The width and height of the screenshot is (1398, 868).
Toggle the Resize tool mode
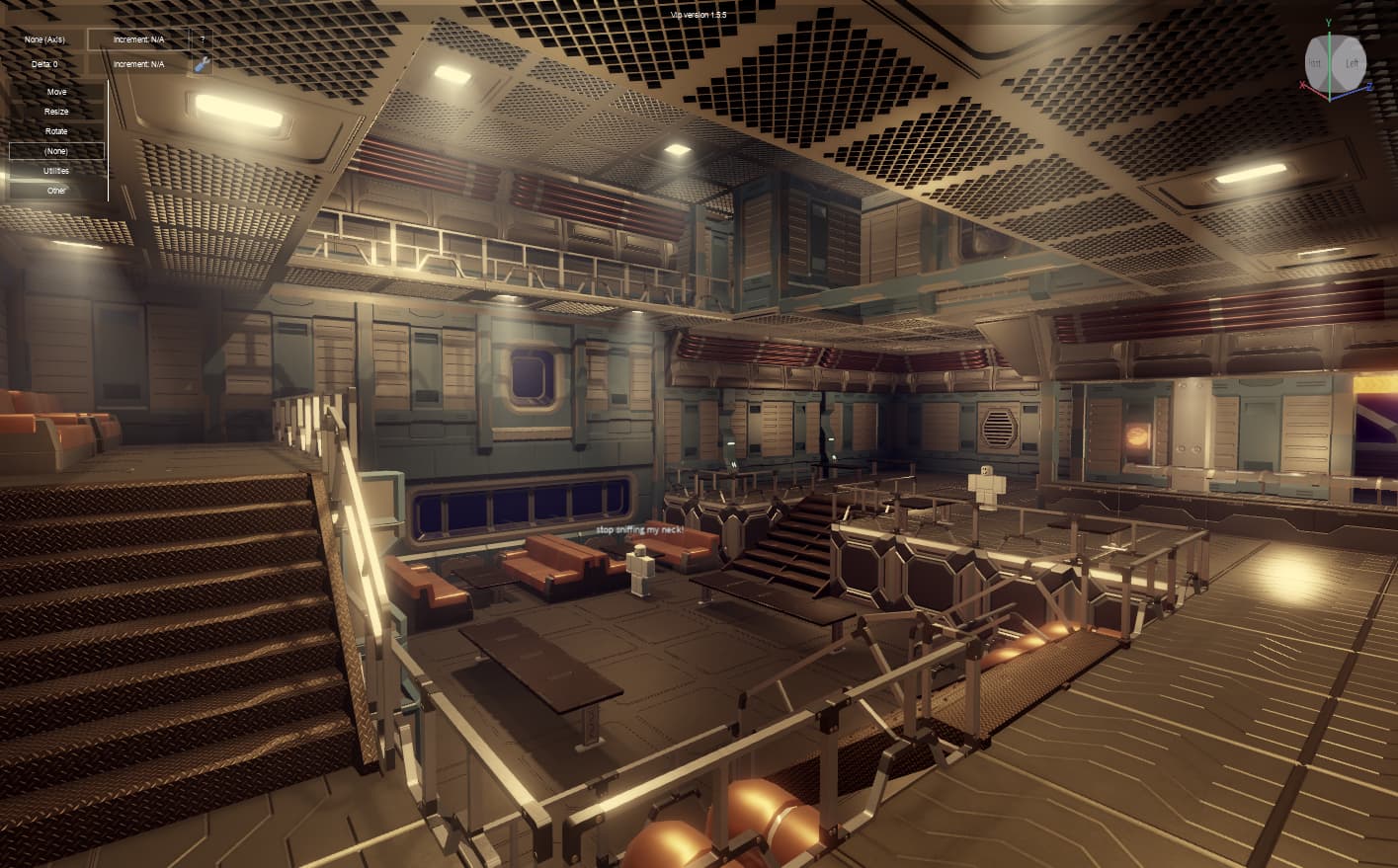click(56, 112)
